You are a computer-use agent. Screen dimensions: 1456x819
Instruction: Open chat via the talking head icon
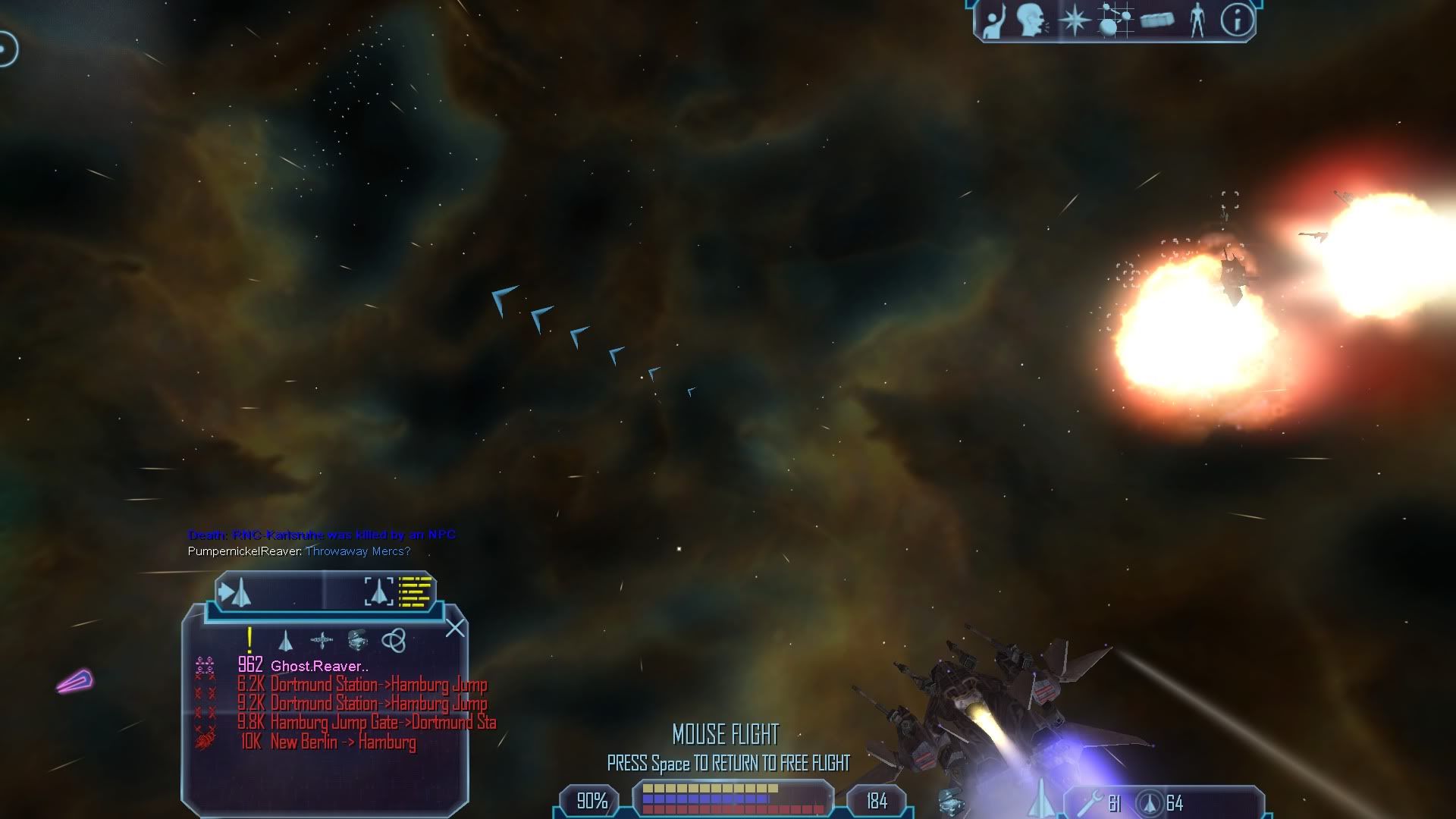[1032, 20]
